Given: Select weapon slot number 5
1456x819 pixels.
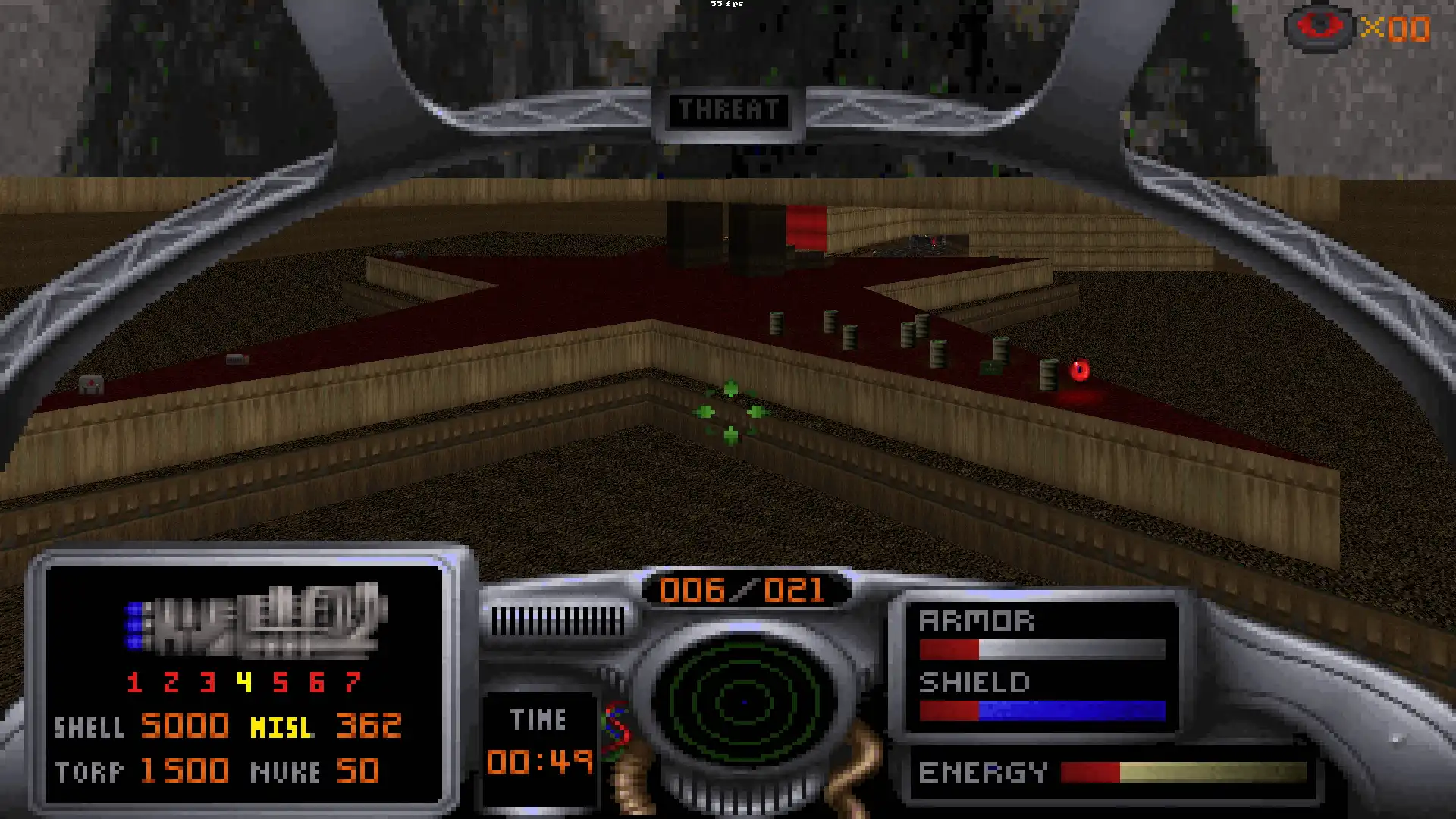Looking at the screenshot, I should 280,682.
